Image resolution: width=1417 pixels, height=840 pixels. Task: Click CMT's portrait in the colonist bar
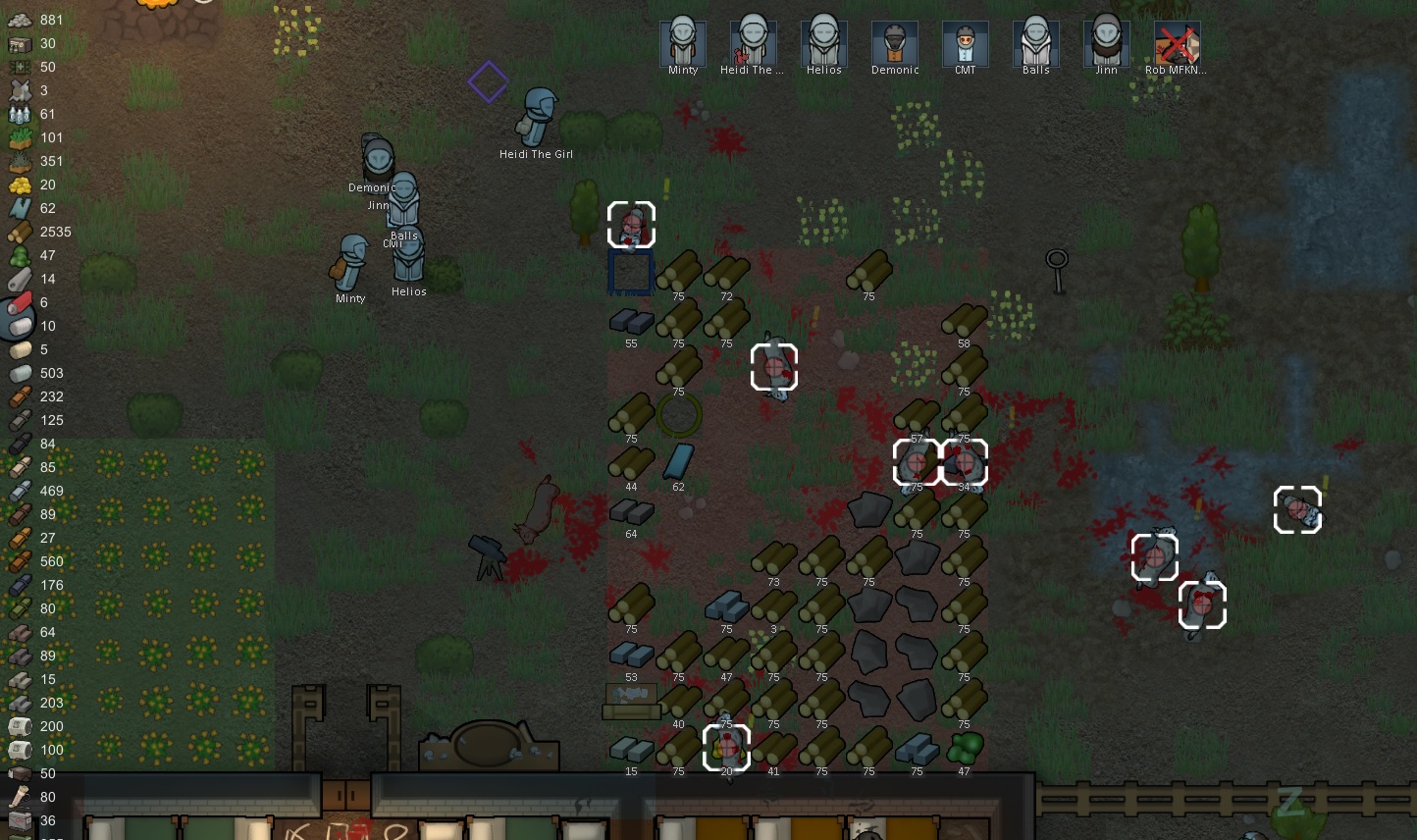click(965, 41)
